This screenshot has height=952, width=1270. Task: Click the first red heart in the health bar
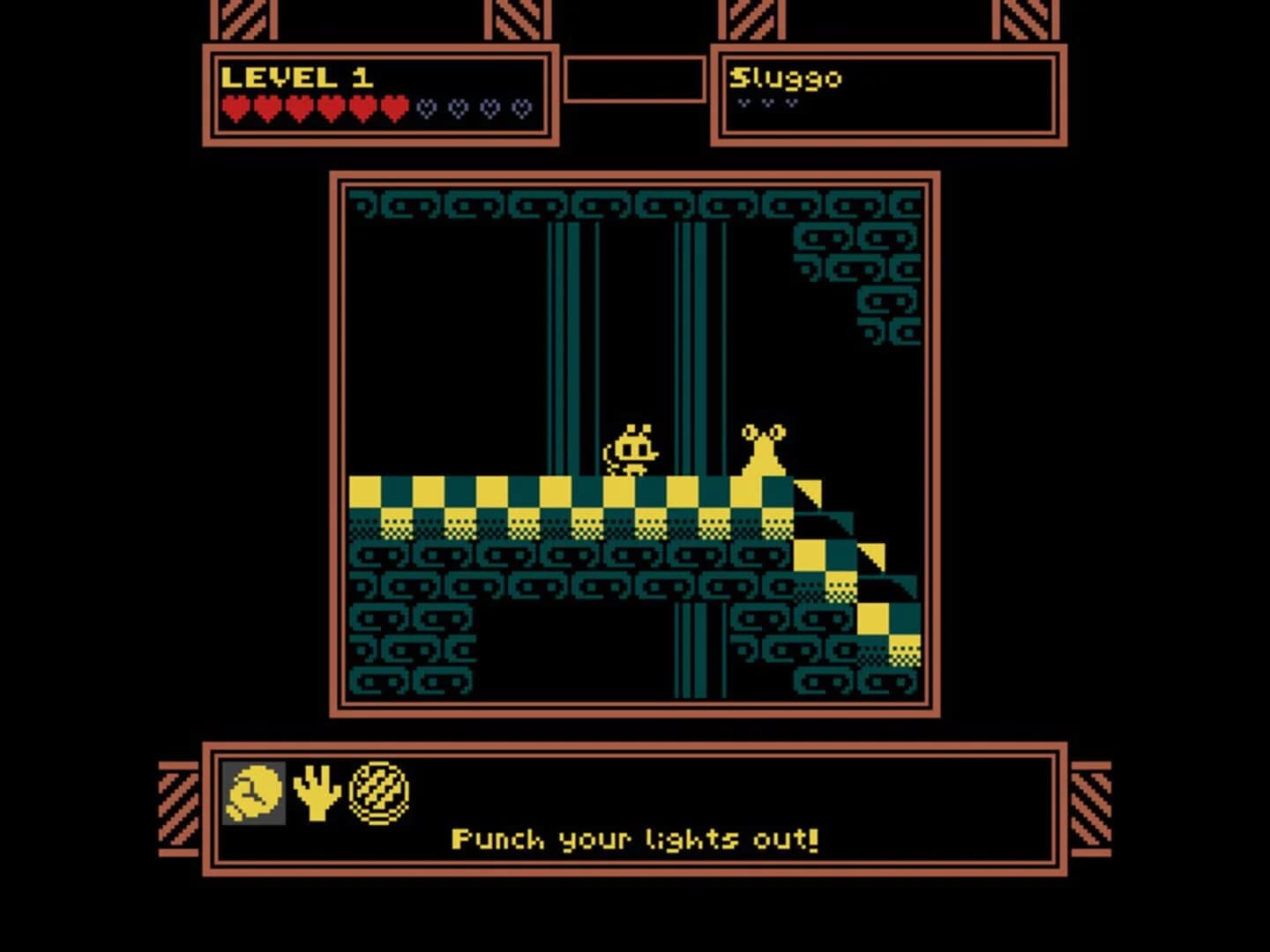236,108
